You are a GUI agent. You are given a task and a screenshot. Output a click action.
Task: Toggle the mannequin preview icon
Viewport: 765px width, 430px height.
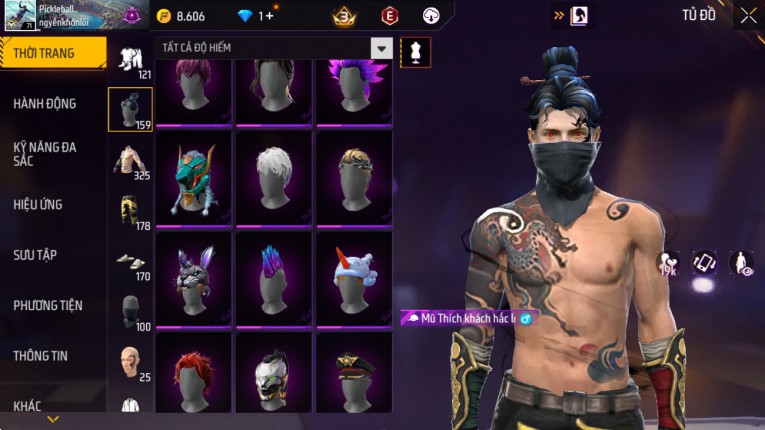(415, 52)
